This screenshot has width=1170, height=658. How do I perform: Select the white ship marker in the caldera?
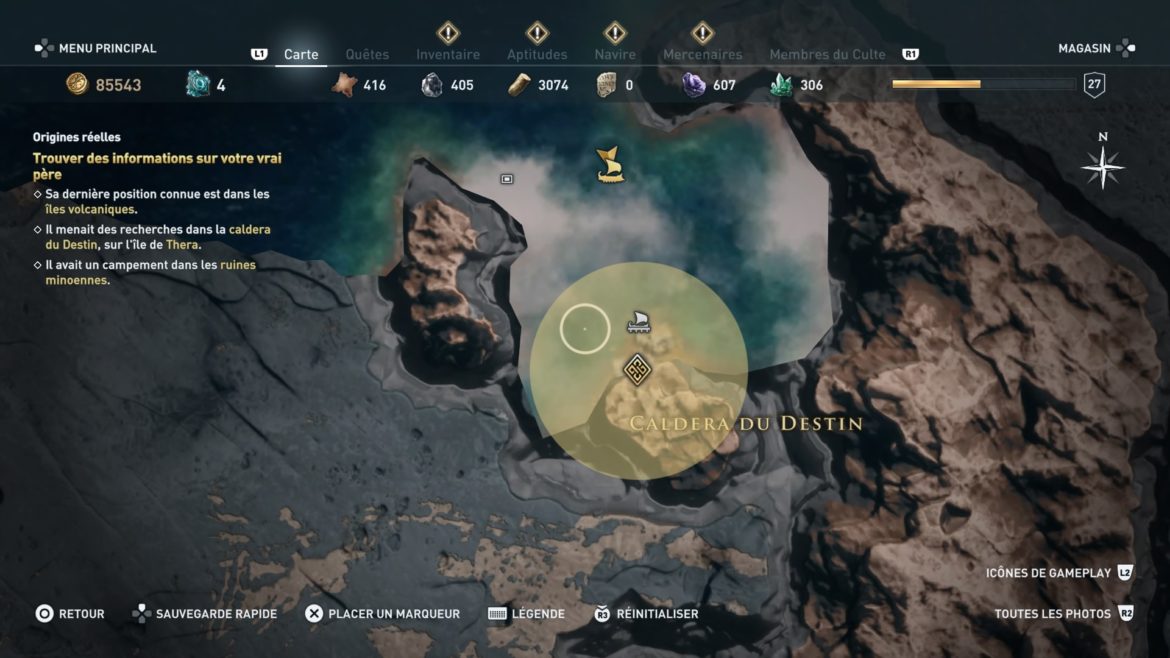pyautogui.click(x=638, y=322)
